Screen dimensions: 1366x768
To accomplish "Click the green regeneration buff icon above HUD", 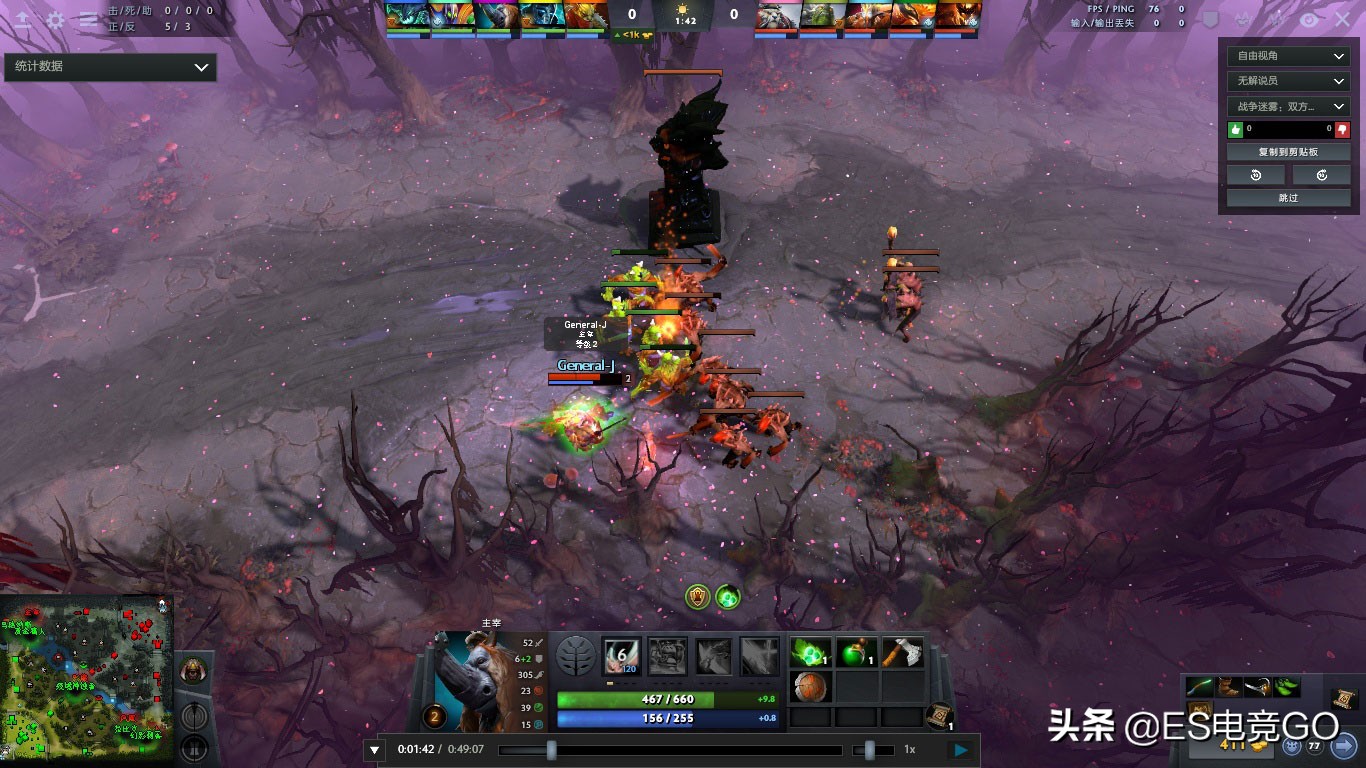I will pos(729,595).
